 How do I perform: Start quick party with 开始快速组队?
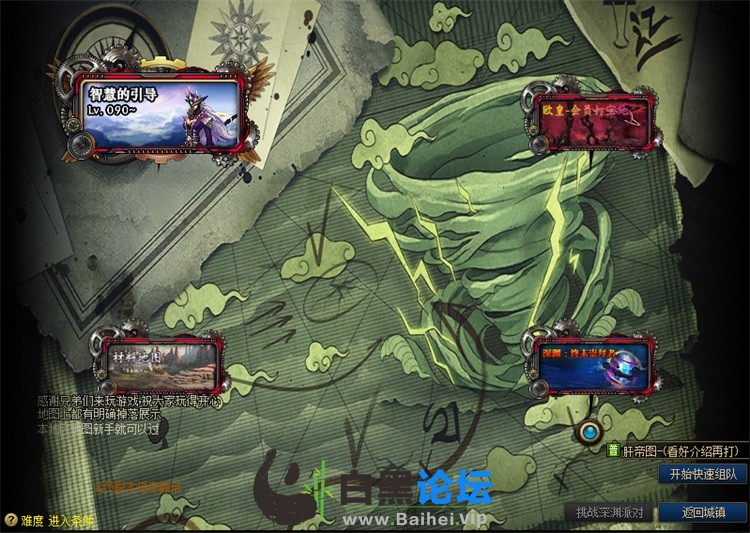point(703,474)
